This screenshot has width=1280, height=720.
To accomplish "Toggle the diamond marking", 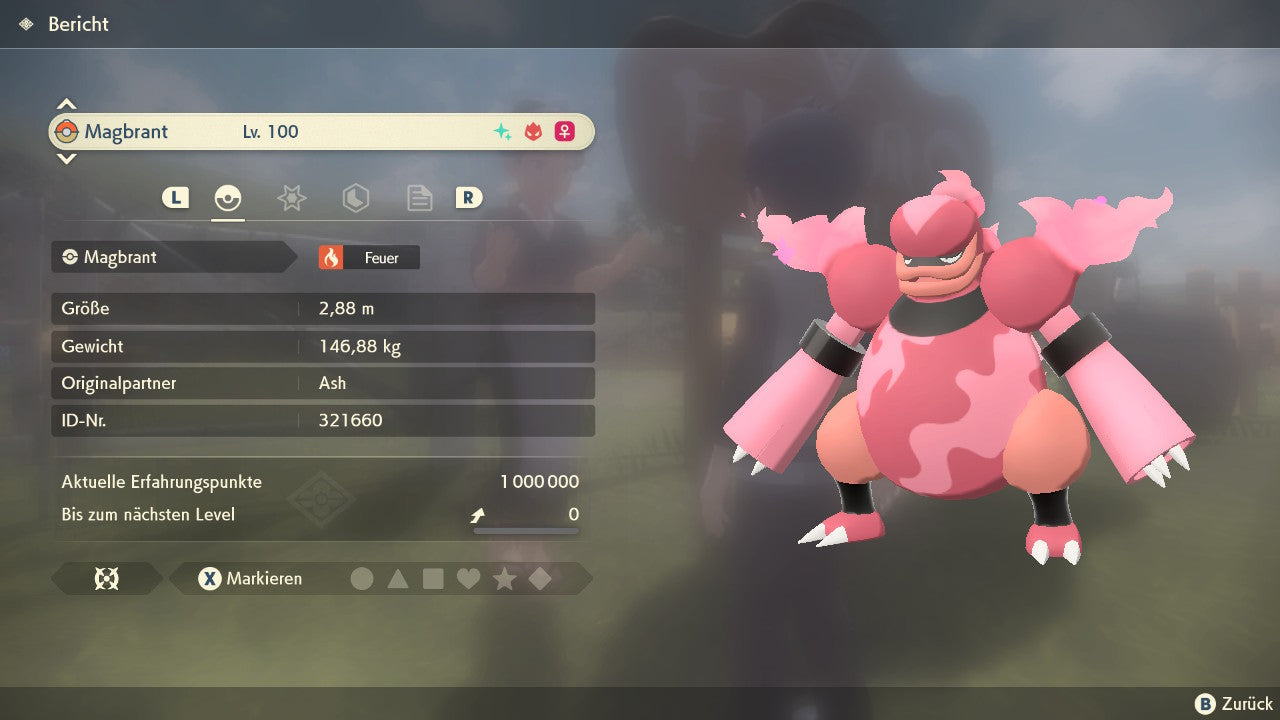I will click(540, 579).
